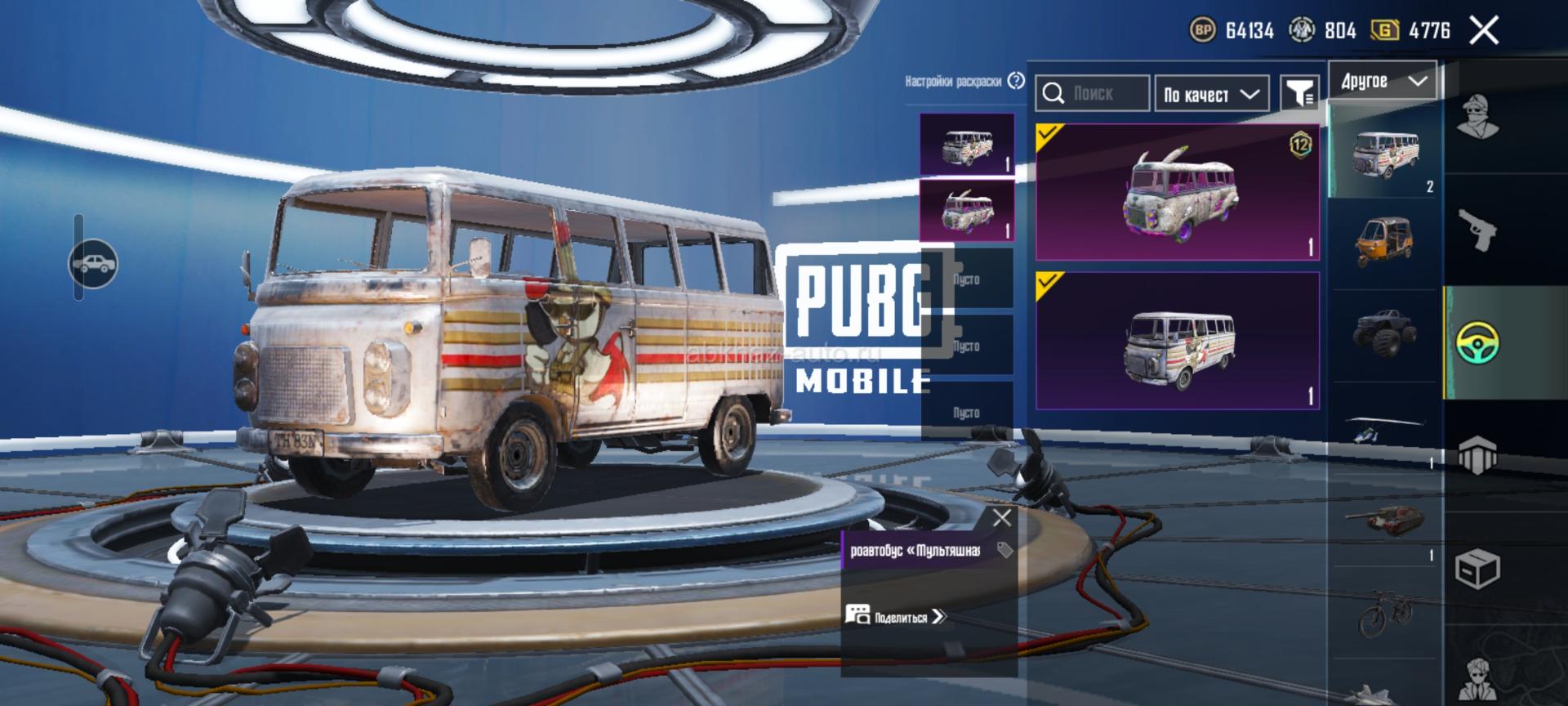Select the white striped minibus skin card
1568x706 pixels.
(1178, 341)
